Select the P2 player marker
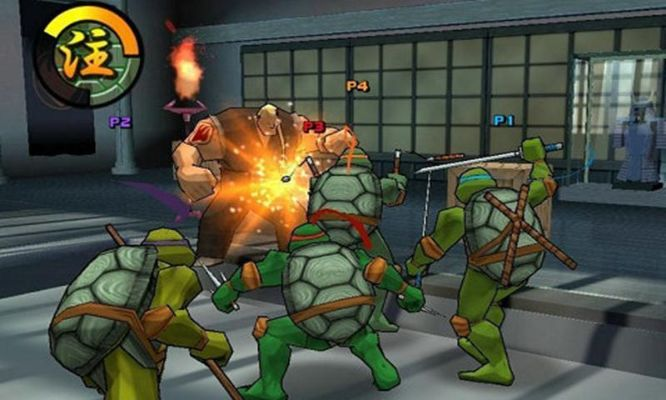The width and height of the screenshot is (666, 400). pyautogui.click(x=120, y=122)
